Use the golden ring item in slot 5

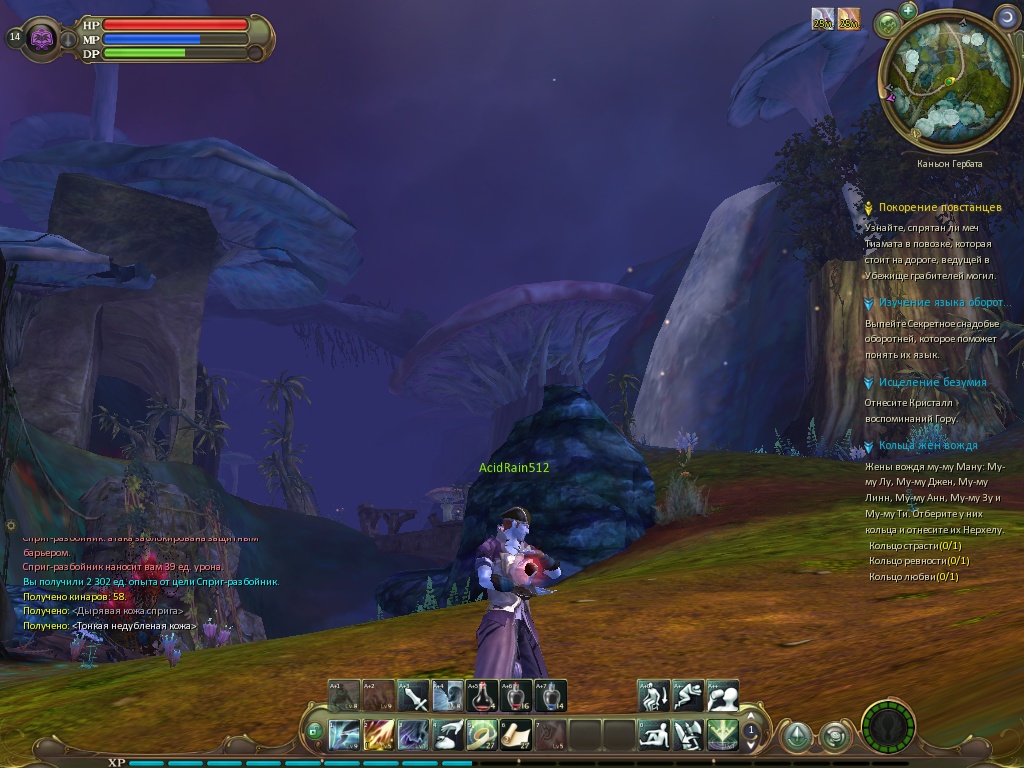[x=482, y=735]
